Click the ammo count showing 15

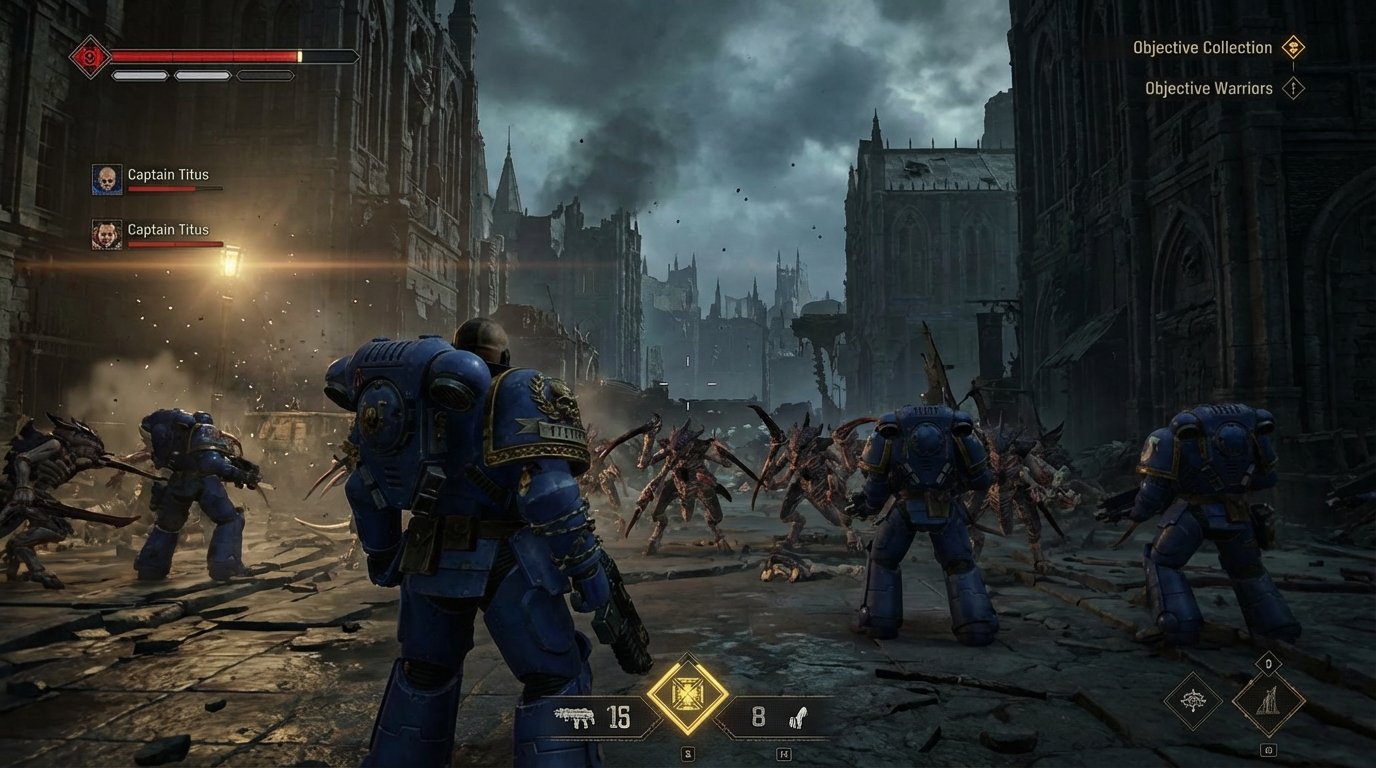point(618,715)
